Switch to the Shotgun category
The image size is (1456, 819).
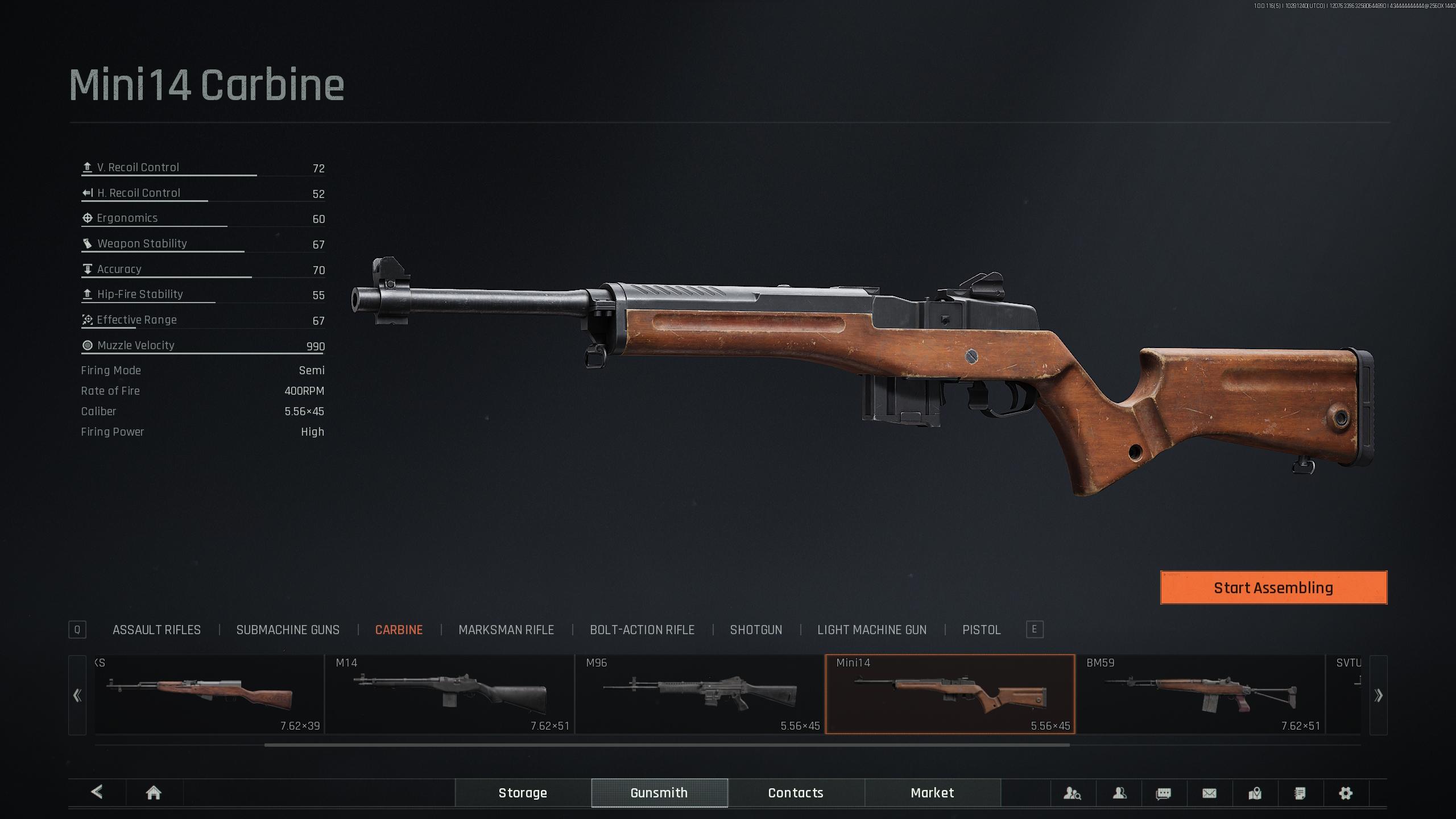coord(756,630)
